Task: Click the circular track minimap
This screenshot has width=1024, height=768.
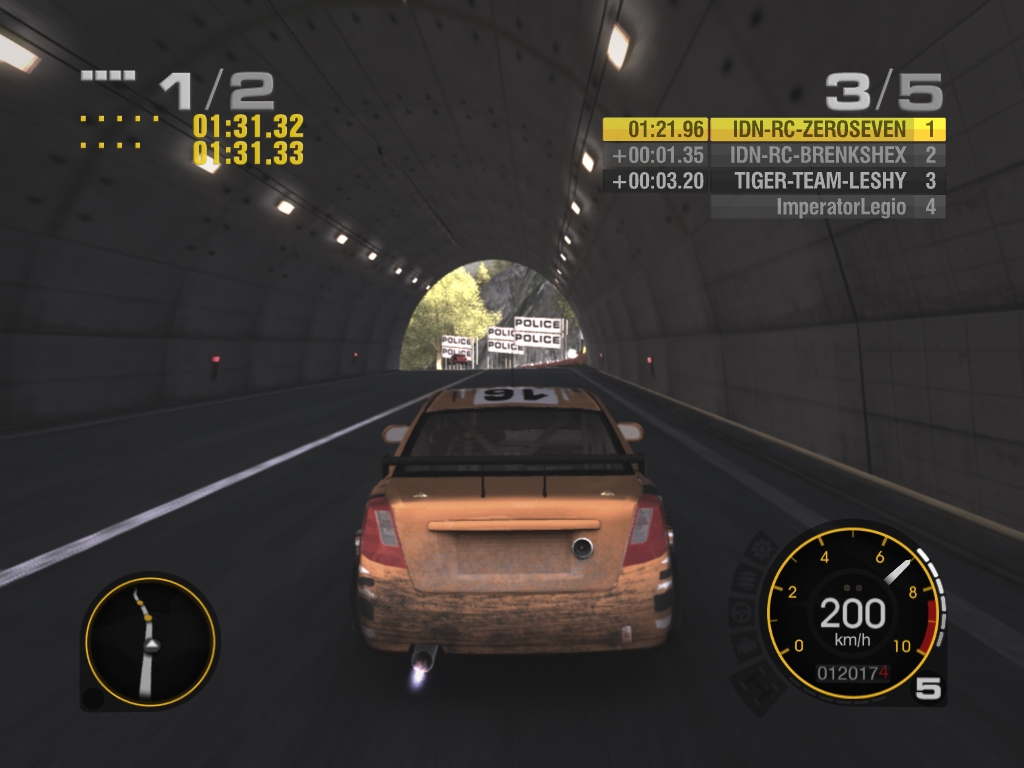Action: click(x=149, y=640)
